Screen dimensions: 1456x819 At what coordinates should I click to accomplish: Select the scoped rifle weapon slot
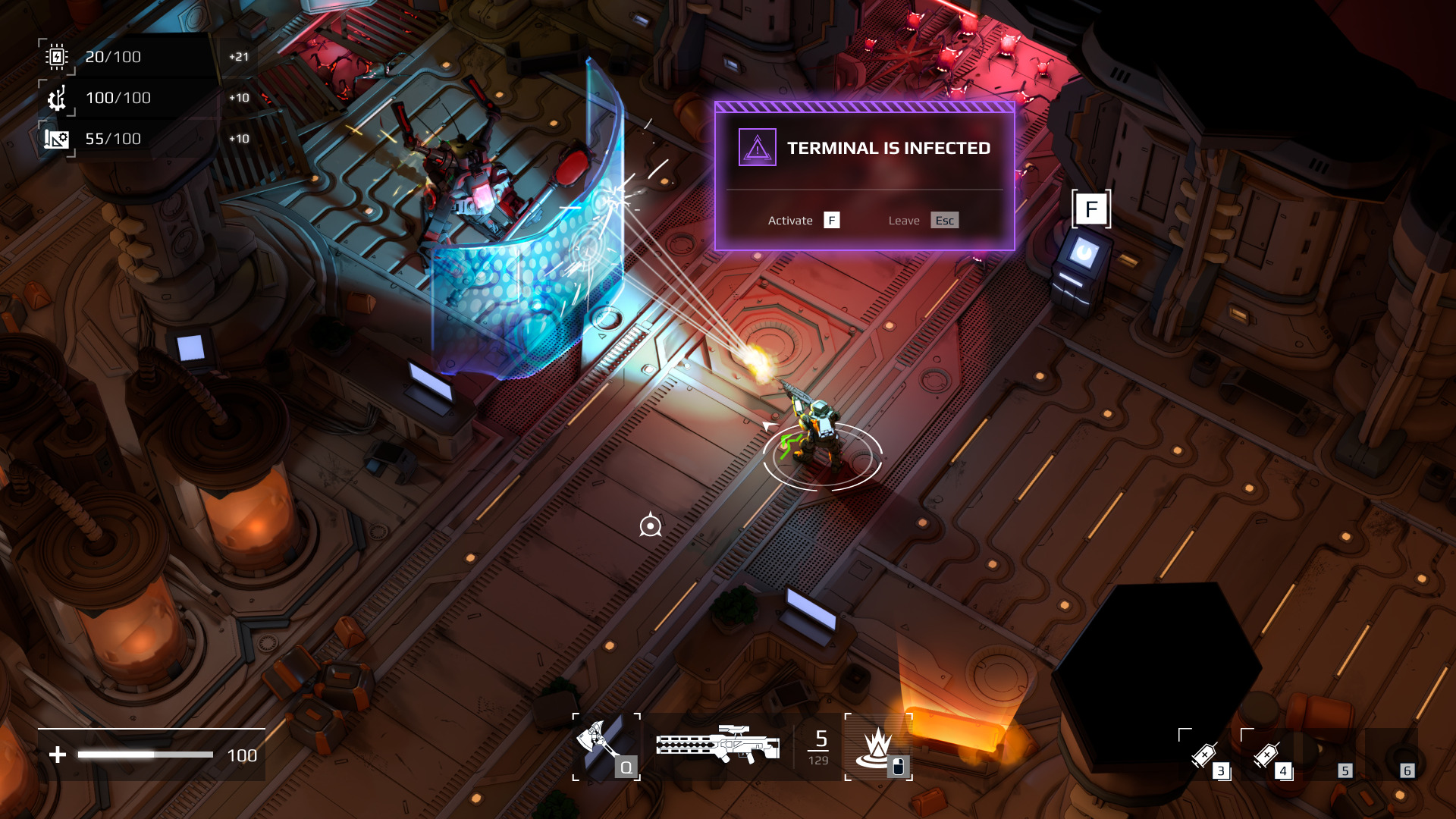click(717, 745)
